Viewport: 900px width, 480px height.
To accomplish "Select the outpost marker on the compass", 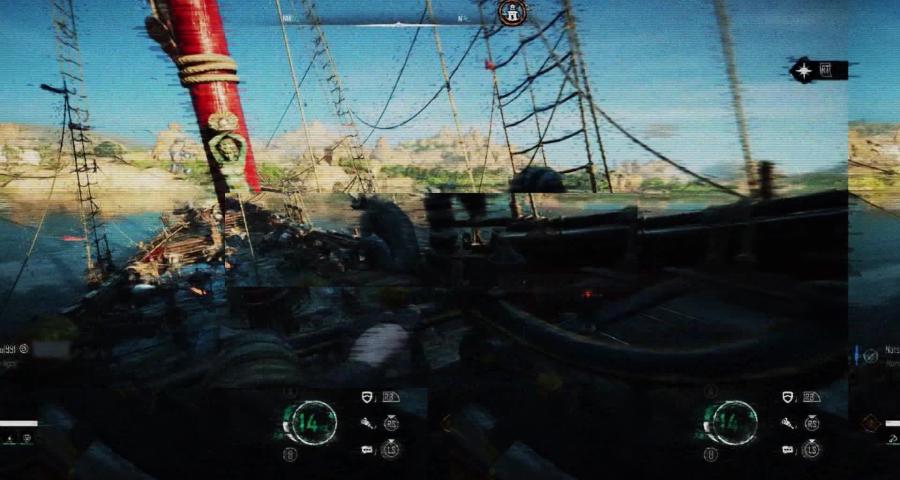I will tap(511, 12).
